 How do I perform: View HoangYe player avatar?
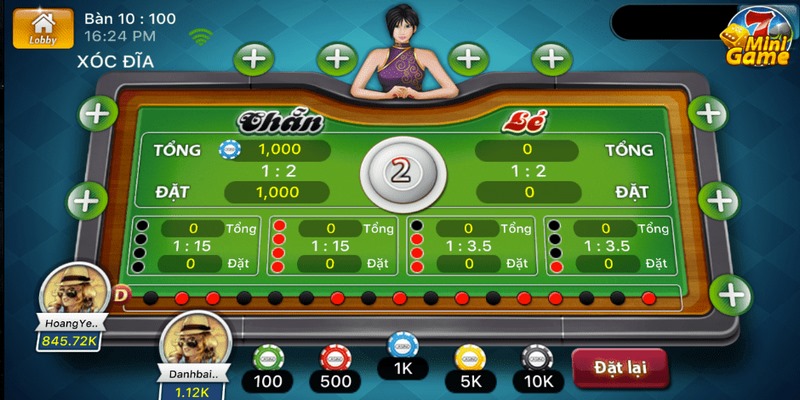tap(71, 294)
